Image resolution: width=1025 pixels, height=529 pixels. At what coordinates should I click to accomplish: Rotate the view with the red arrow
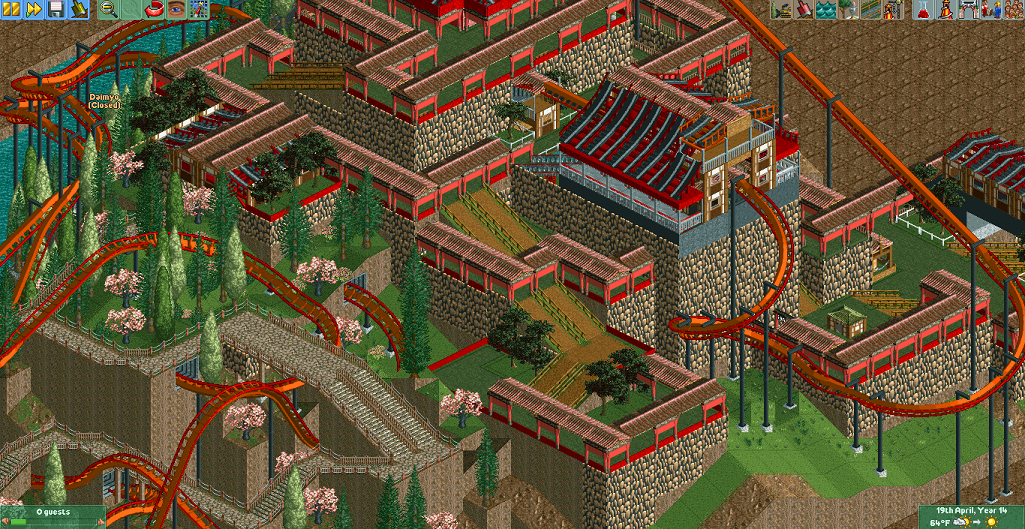point(154,9)
